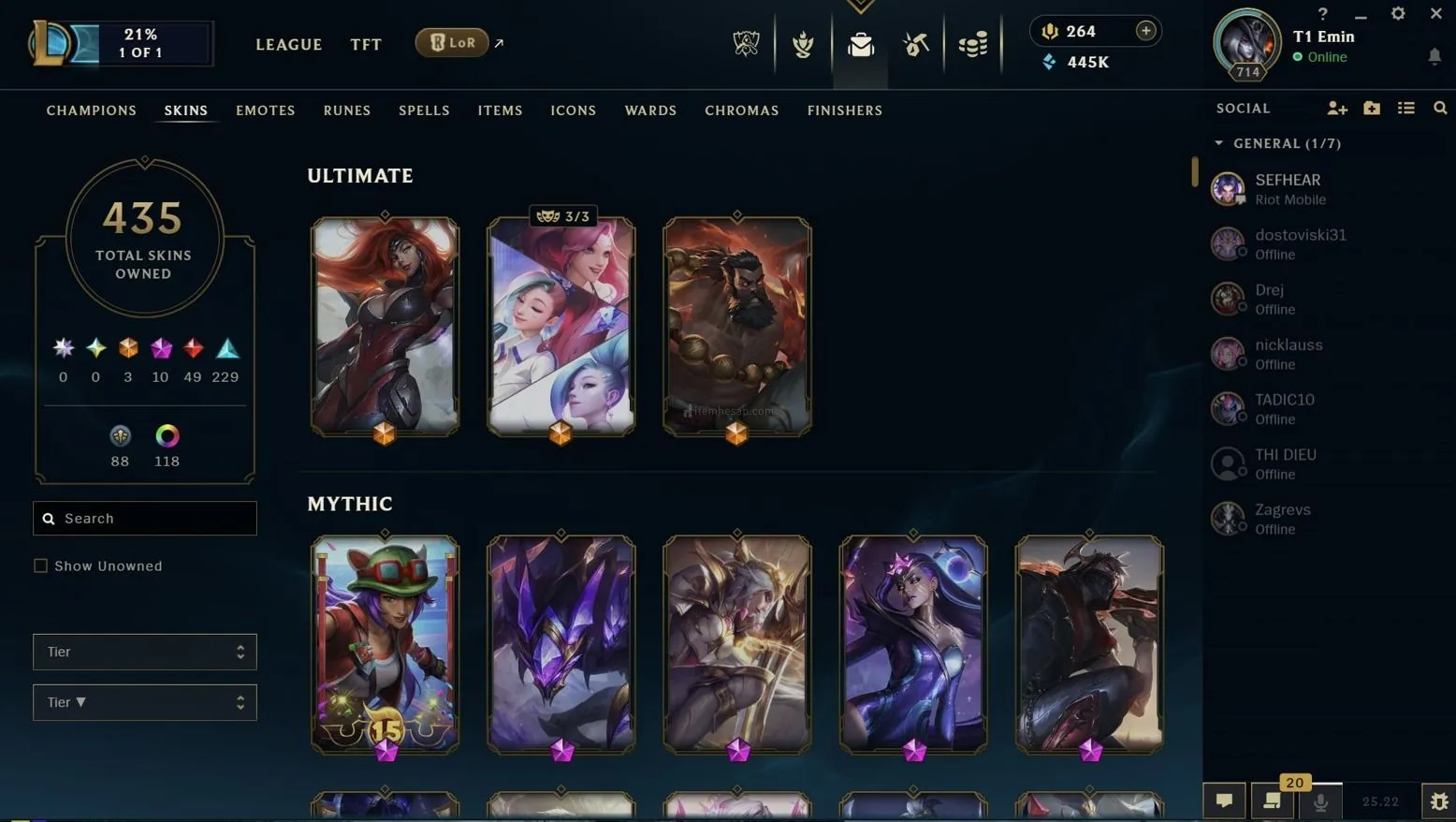This screenshot has width=1456, height=822.
Task: Switch to the Wards tab
Action: tap(650, 110)
